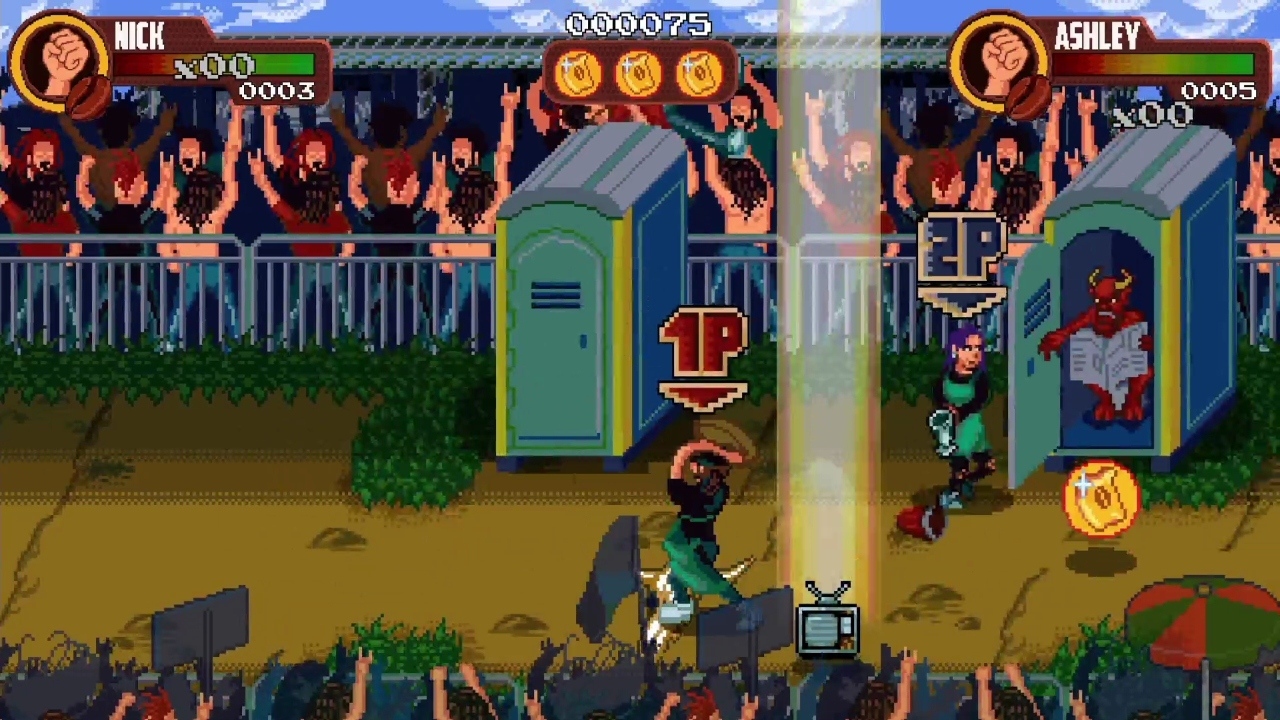Select the ASHLEY nameplate banner

click(x=1097, y=37)
